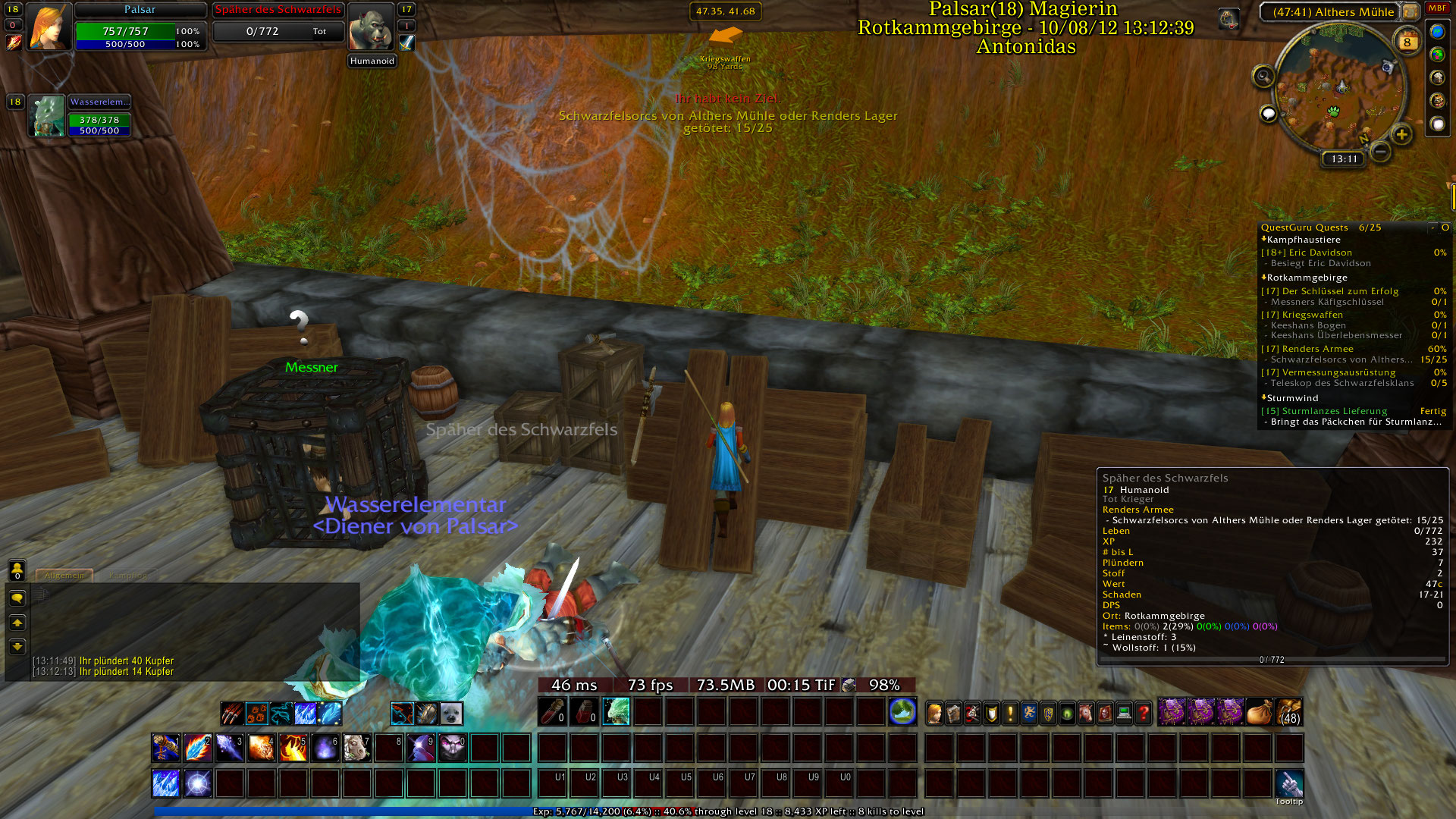1456x819 pixels.
Task: Switch to the Allgemein chat tab
Action: point(64,576)
